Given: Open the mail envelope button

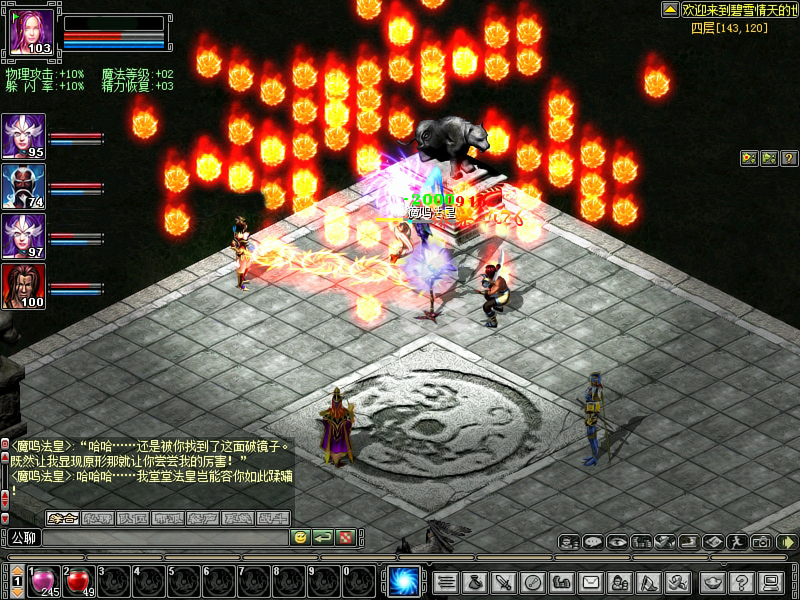Looking at the screenshot, I should coord(591,581).
